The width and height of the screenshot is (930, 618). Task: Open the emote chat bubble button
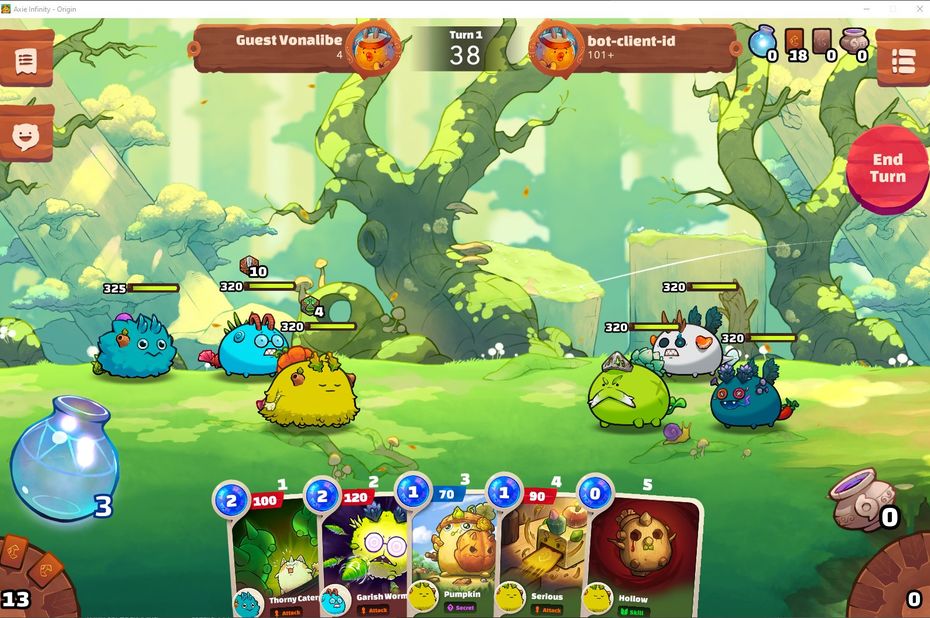click(x=25, y=134)
